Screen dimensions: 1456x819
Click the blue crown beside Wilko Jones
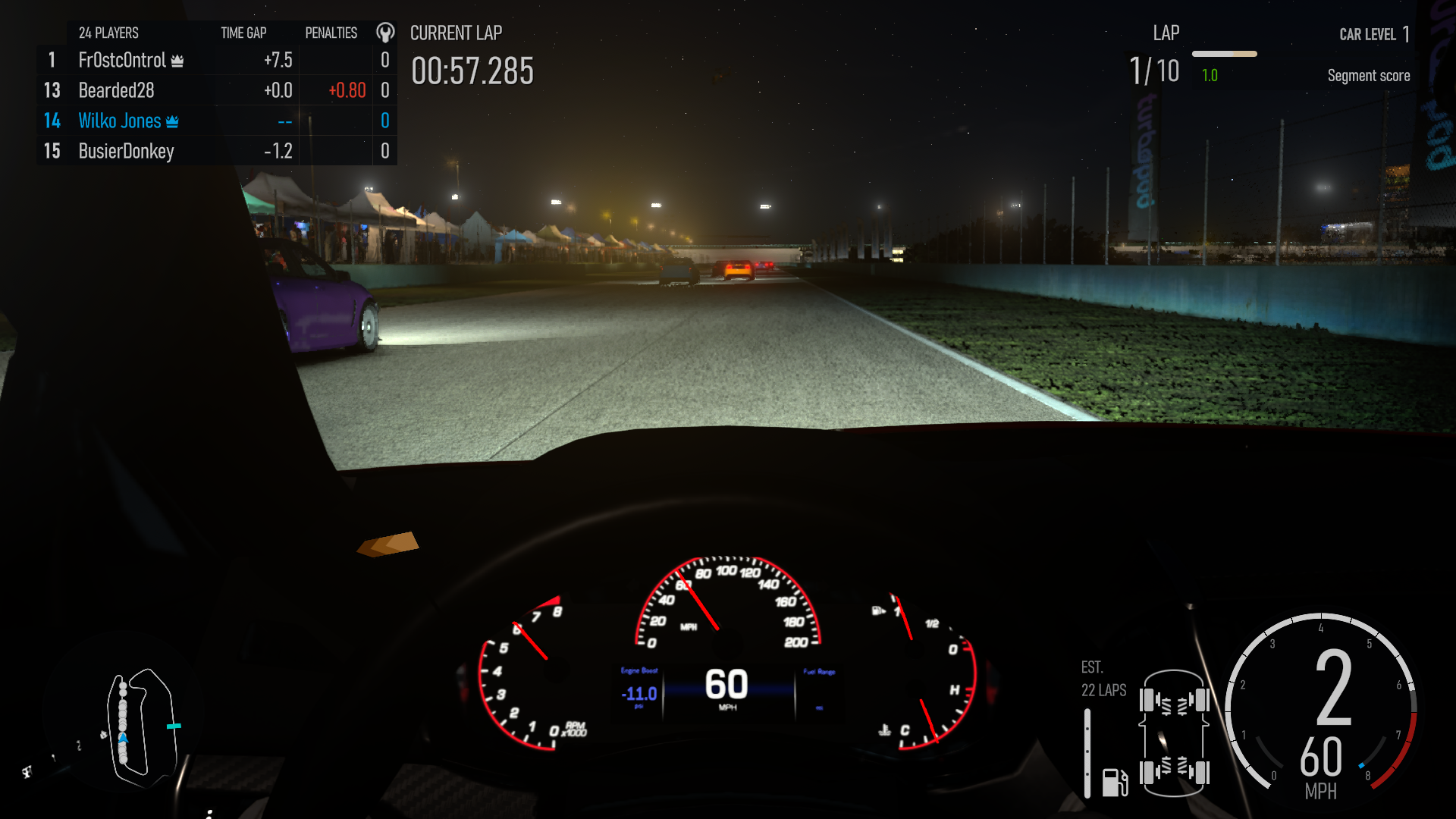click(174, 121)
